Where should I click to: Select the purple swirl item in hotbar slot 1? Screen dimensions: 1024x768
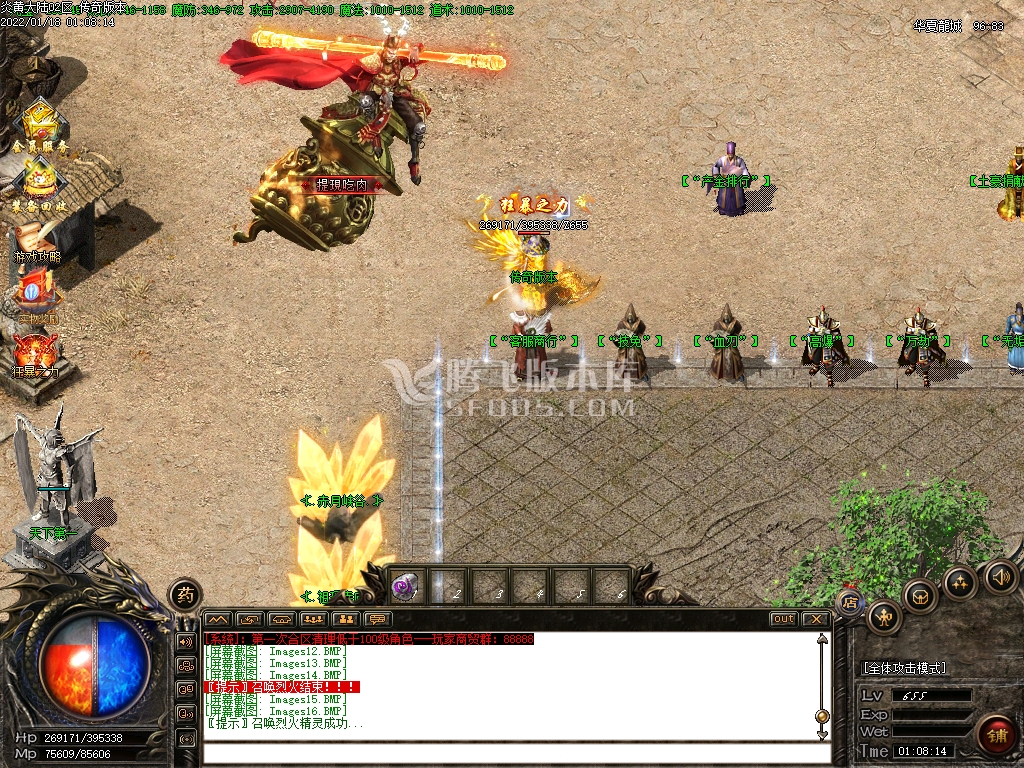point(405,587)
